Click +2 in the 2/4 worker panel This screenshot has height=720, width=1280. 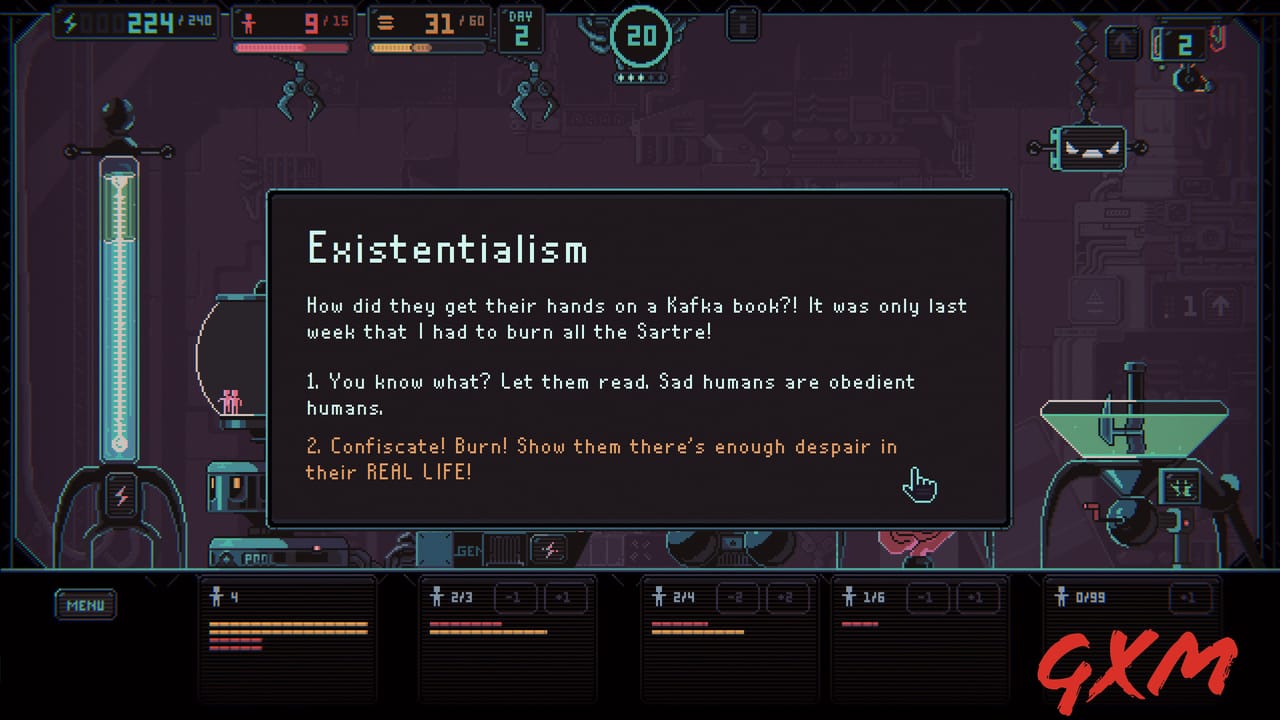(x=786, y=597)
